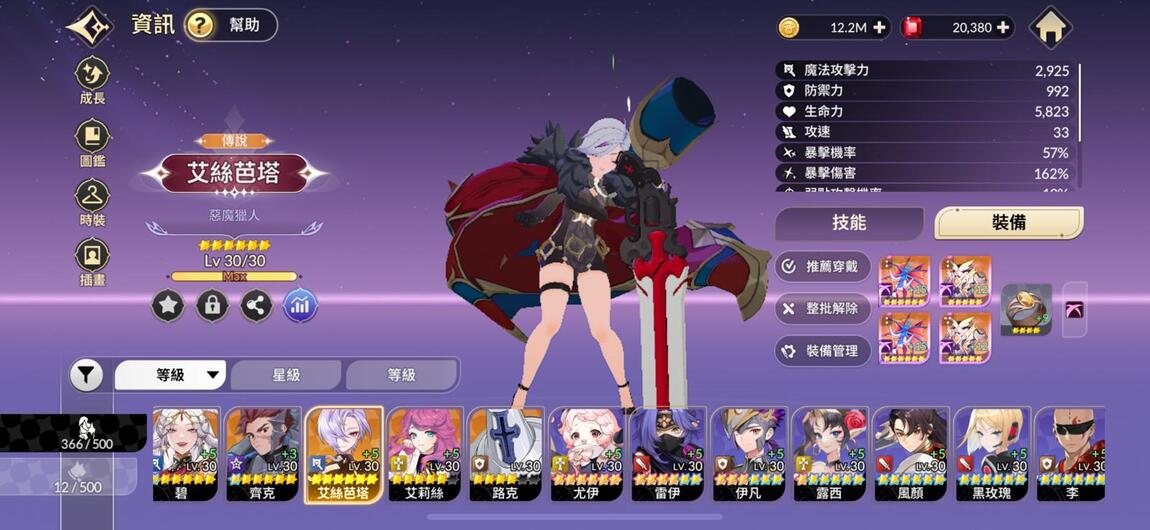
Task: Select the 裝備 equipment tab
Action: click(1008, 223)
